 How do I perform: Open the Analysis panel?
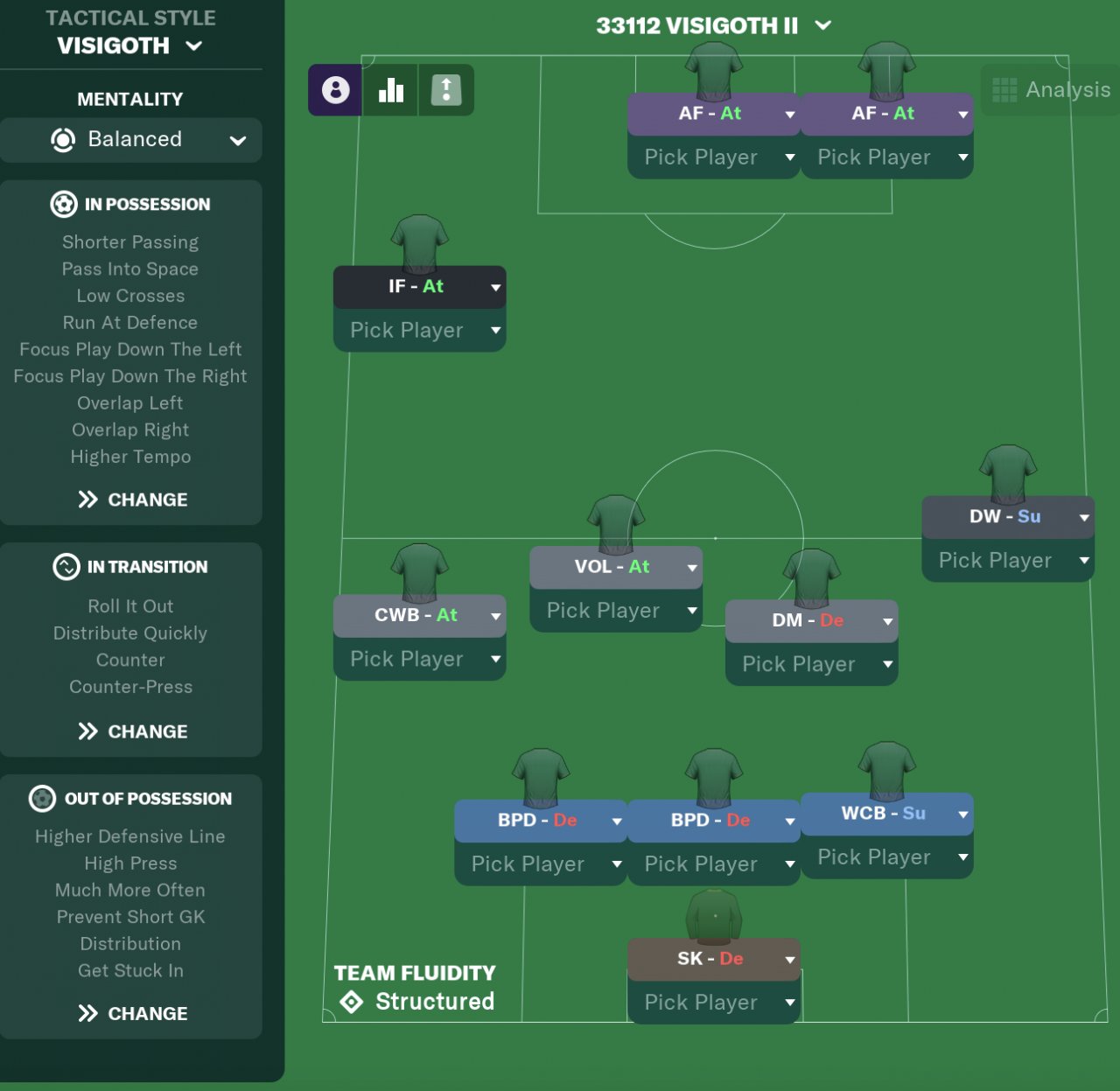point(1052,90)
